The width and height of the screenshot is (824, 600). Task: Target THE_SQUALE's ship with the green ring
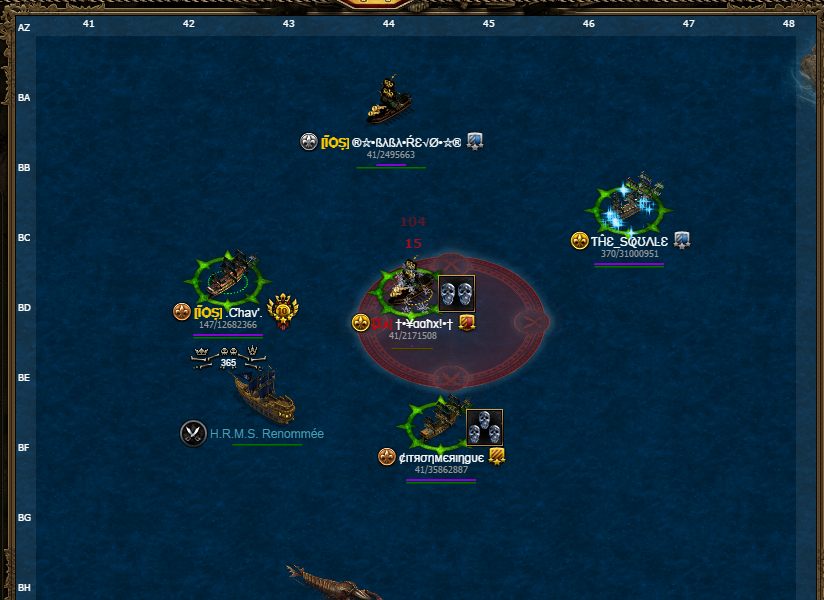(630, 205)
